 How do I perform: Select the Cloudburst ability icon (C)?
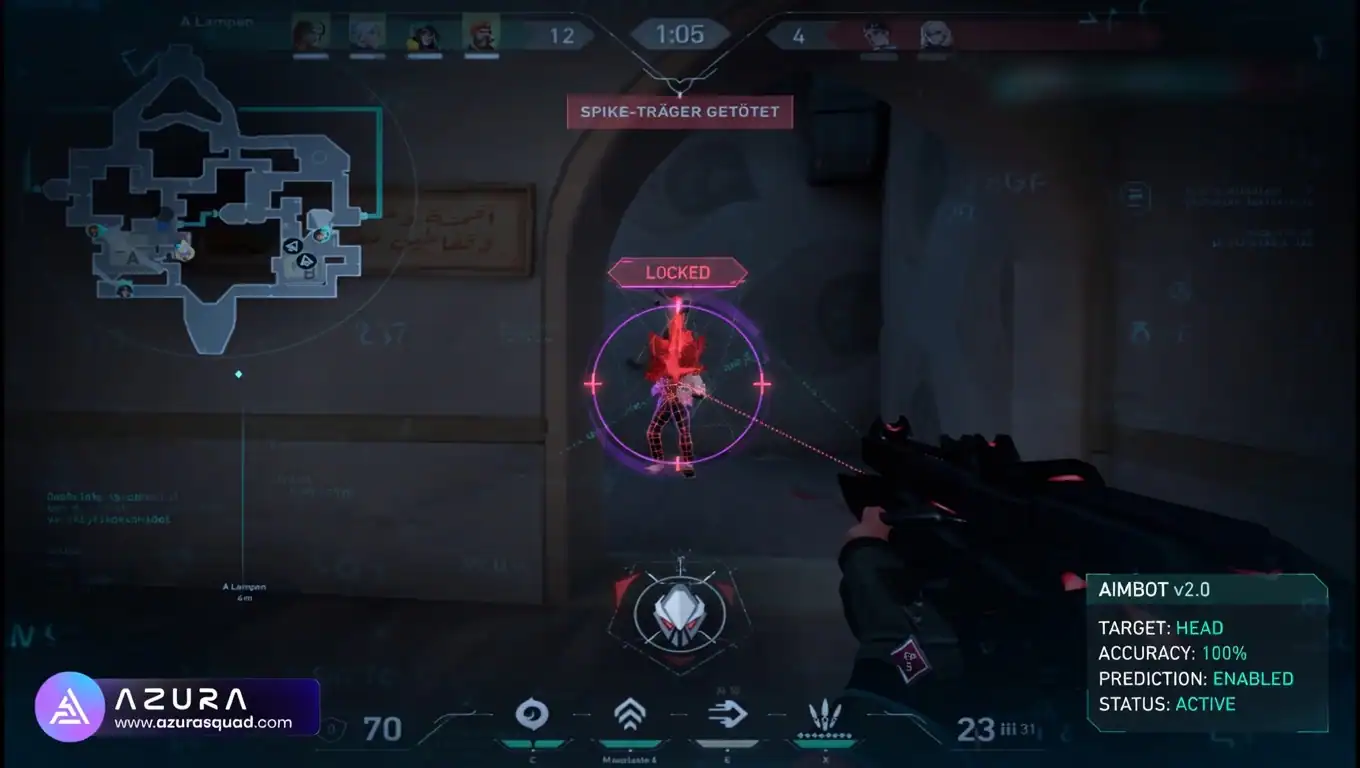click(533, 712)
